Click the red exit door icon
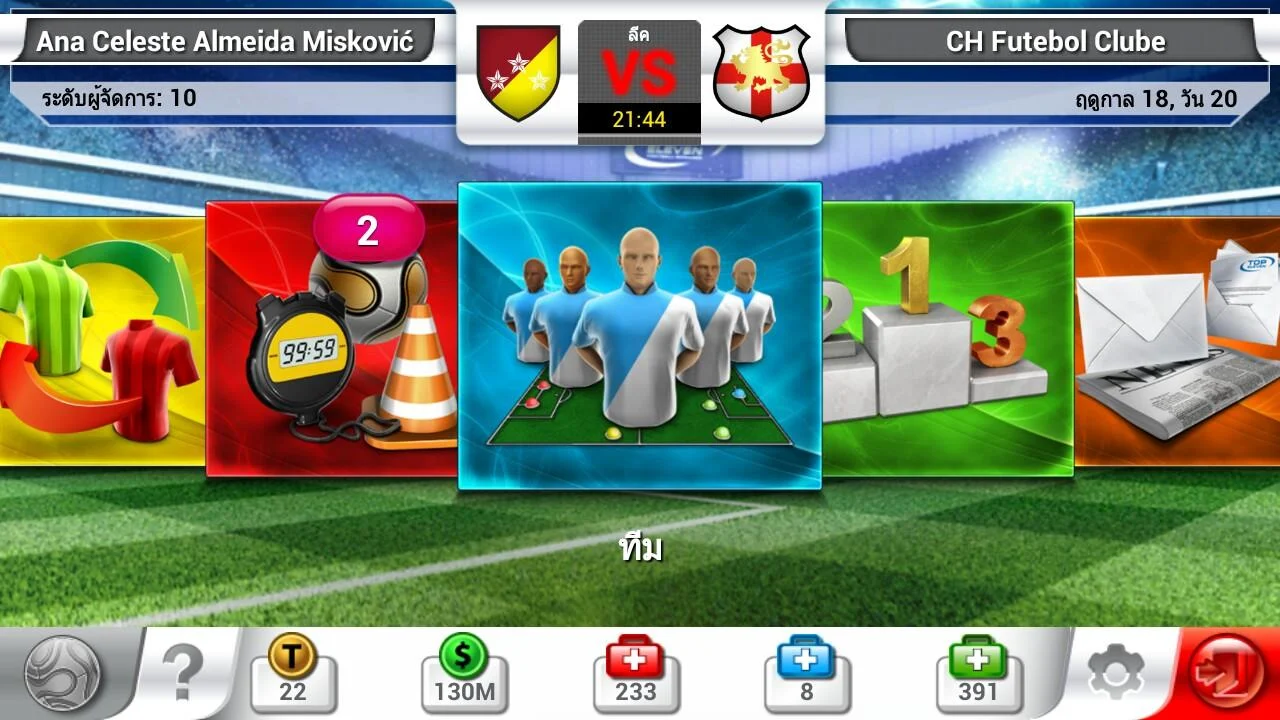 1225,670
